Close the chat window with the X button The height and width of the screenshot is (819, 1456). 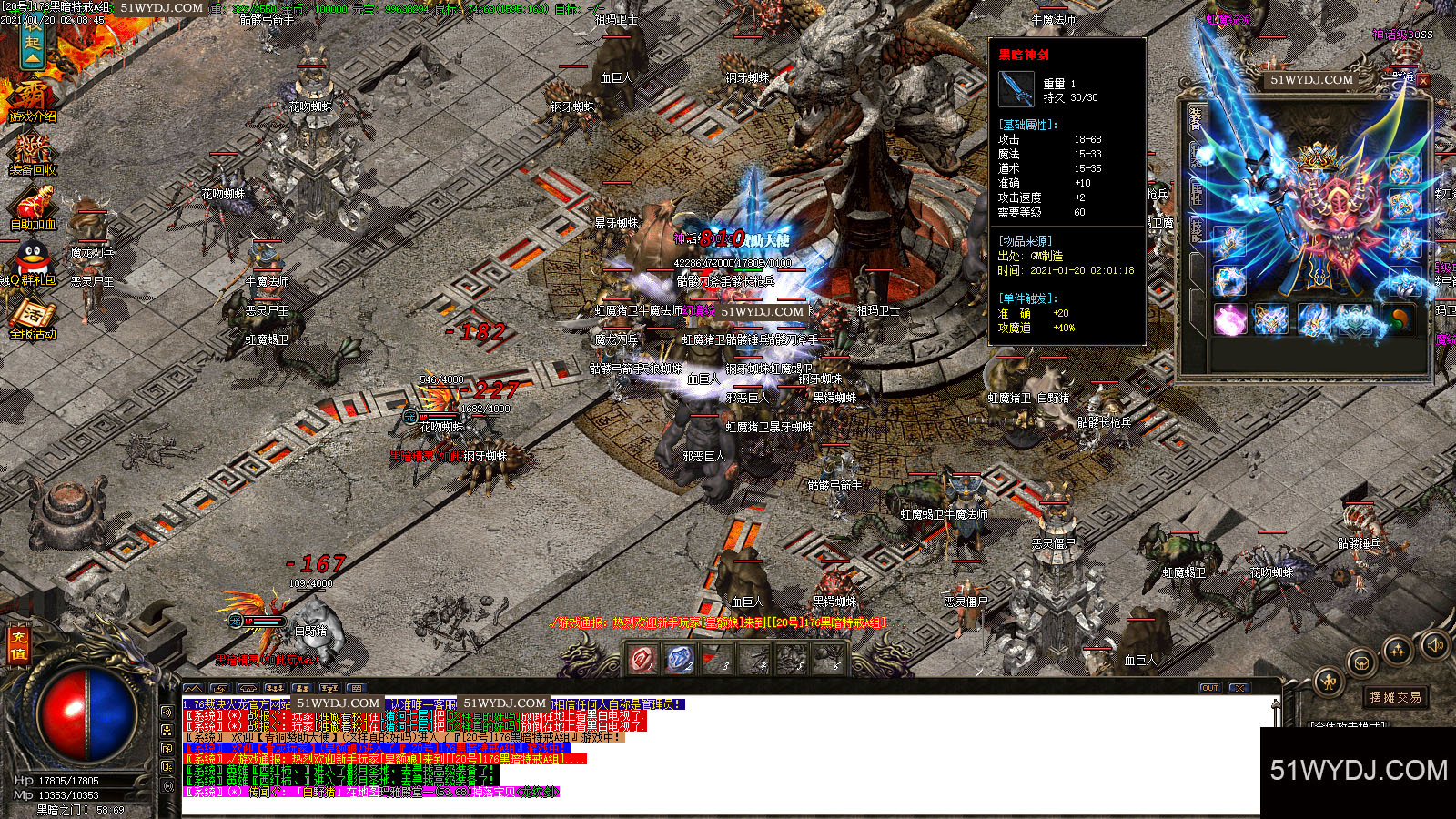(1239, 688)
